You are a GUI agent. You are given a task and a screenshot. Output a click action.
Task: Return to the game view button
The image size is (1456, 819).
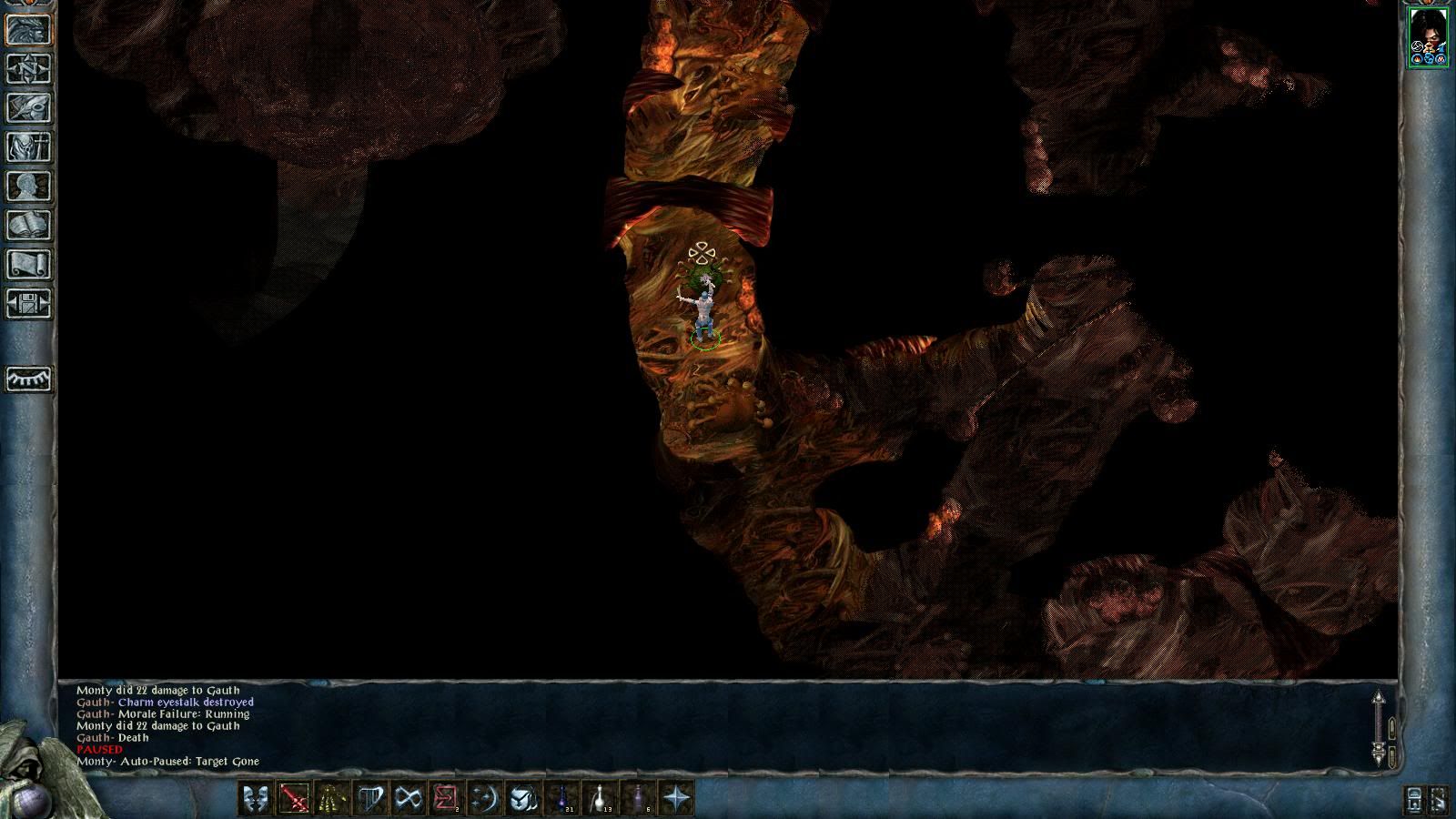click(x=29, y=30)
